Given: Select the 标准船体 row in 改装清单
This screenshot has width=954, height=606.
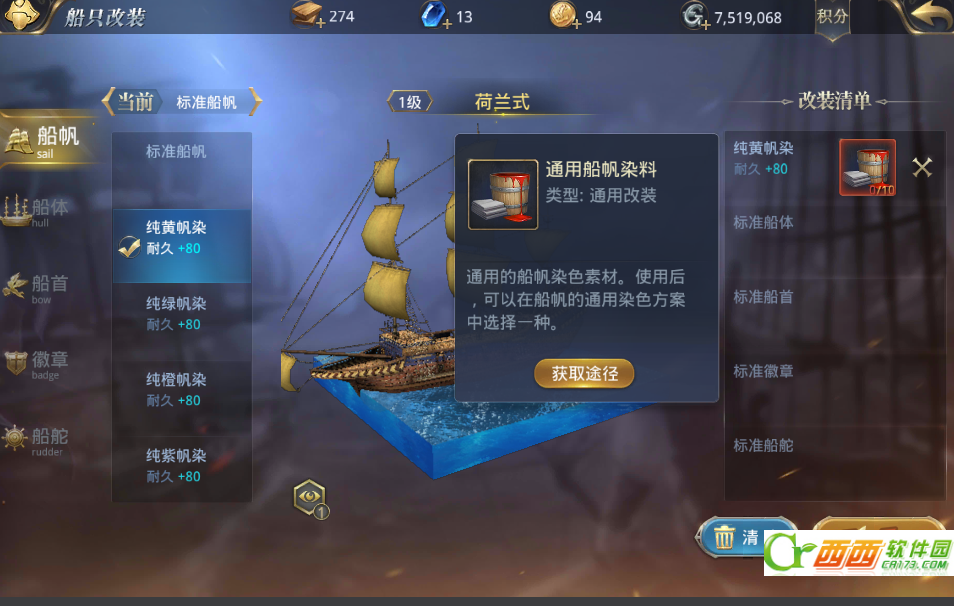Looking at the screenshot, I should pos(764,223).
